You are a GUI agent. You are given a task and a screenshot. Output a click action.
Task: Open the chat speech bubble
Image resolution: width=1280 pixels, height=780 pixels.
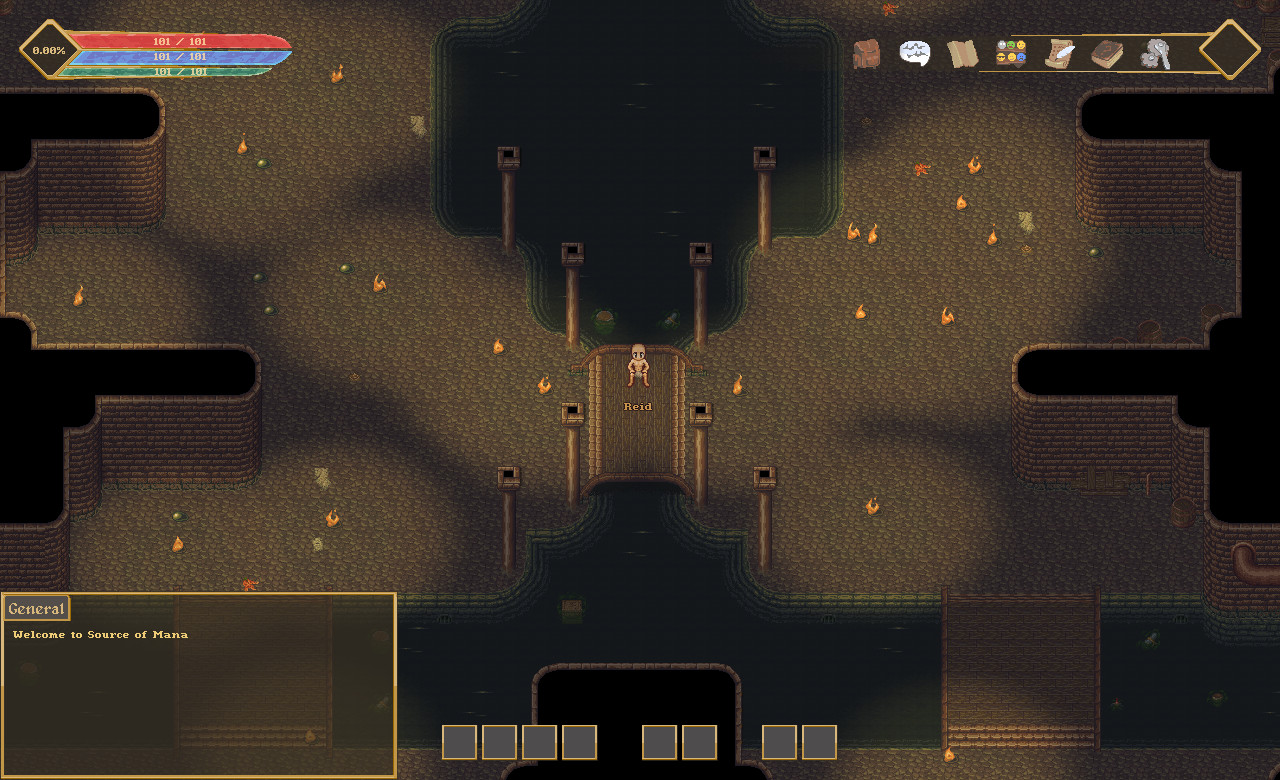914,53
